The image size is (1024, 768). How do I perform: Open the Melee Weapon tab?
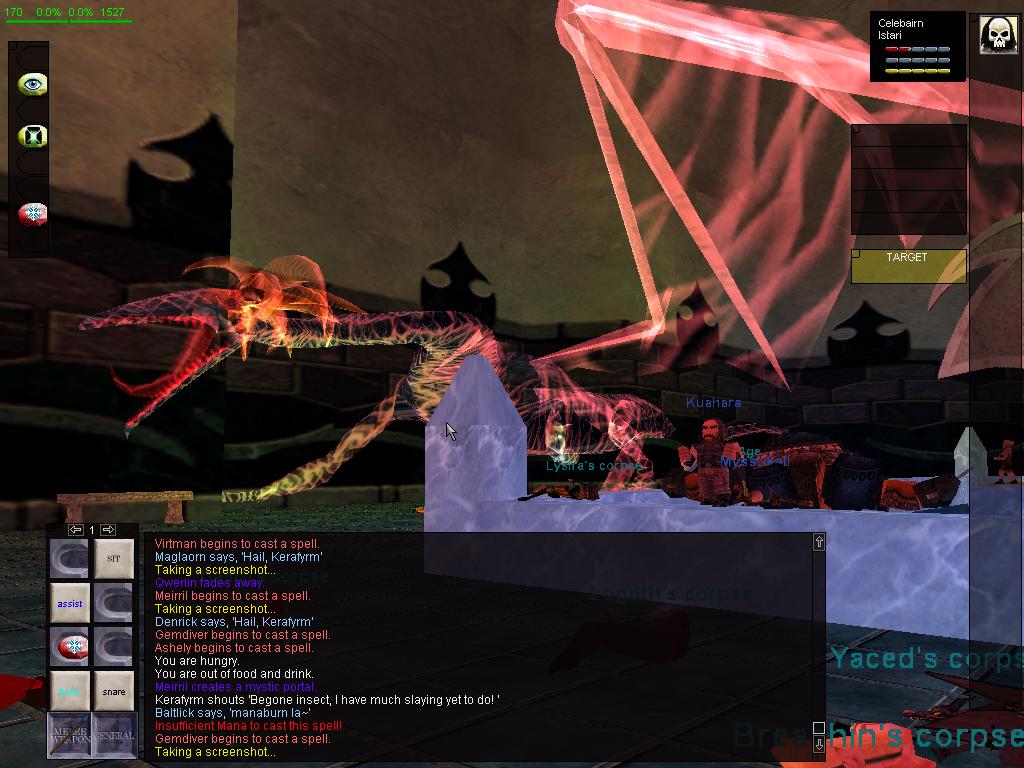tap(70, 735)
